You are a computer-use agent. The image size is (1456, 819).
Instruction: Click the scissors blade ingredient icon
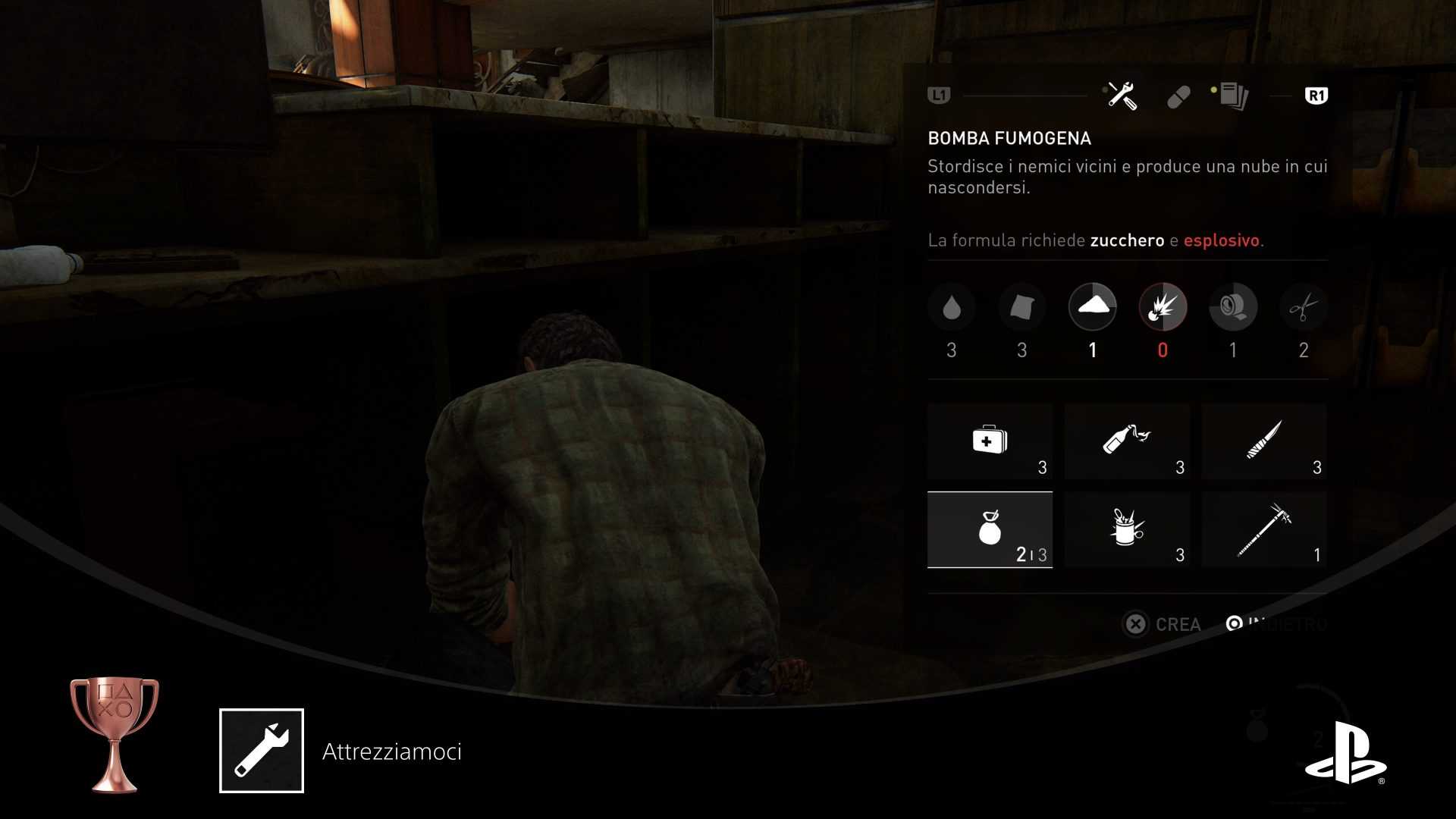1303,308
